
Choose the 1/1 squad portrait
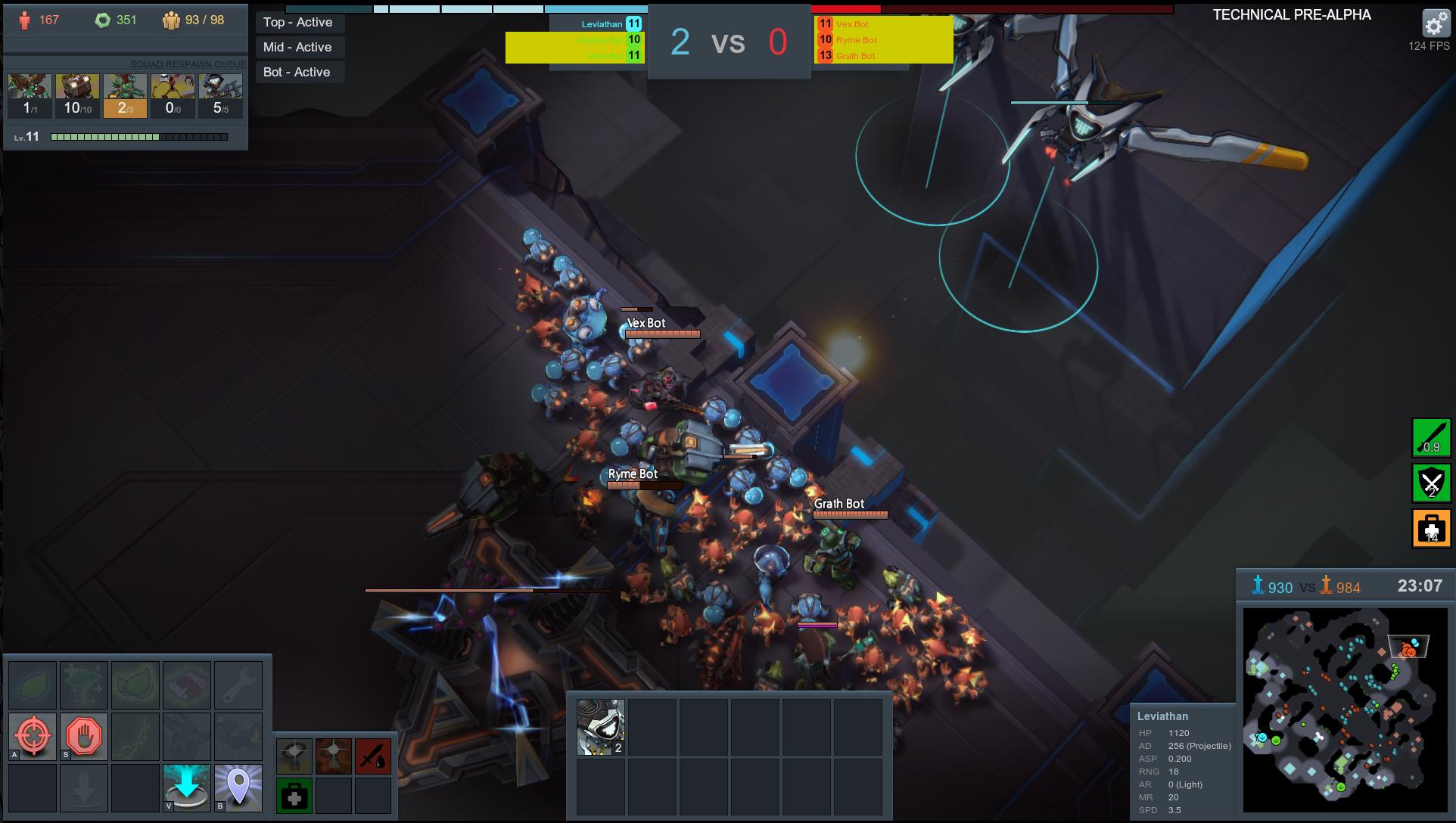coord(30,96)
